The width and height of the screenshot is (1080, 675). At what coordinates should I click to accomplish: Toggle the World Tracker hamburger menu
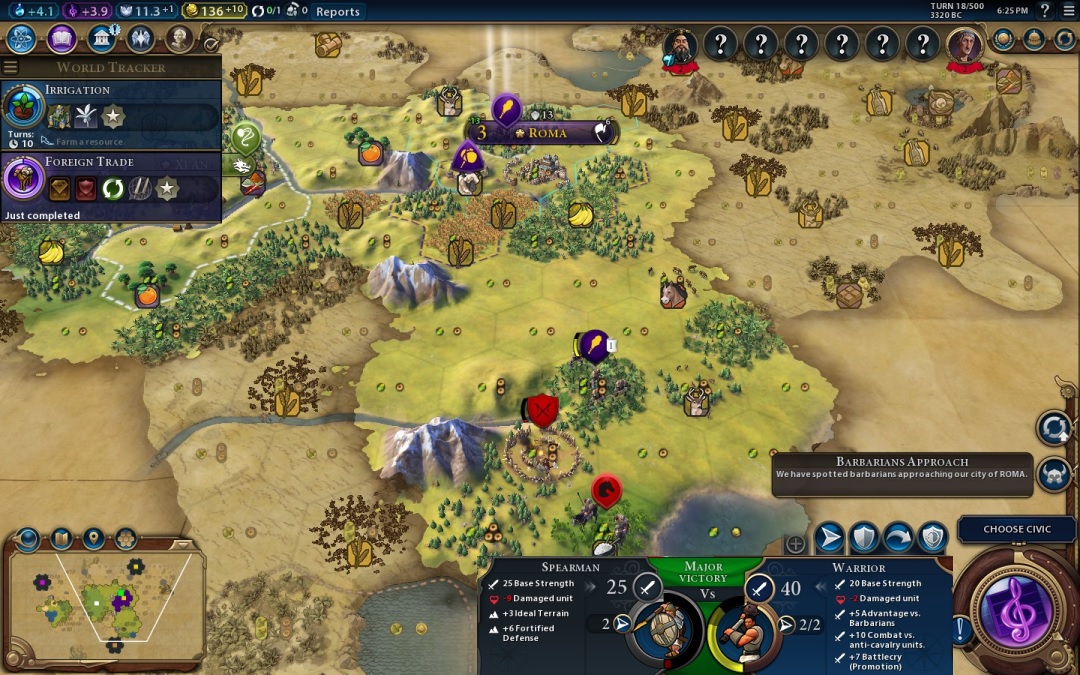(10, 67)
